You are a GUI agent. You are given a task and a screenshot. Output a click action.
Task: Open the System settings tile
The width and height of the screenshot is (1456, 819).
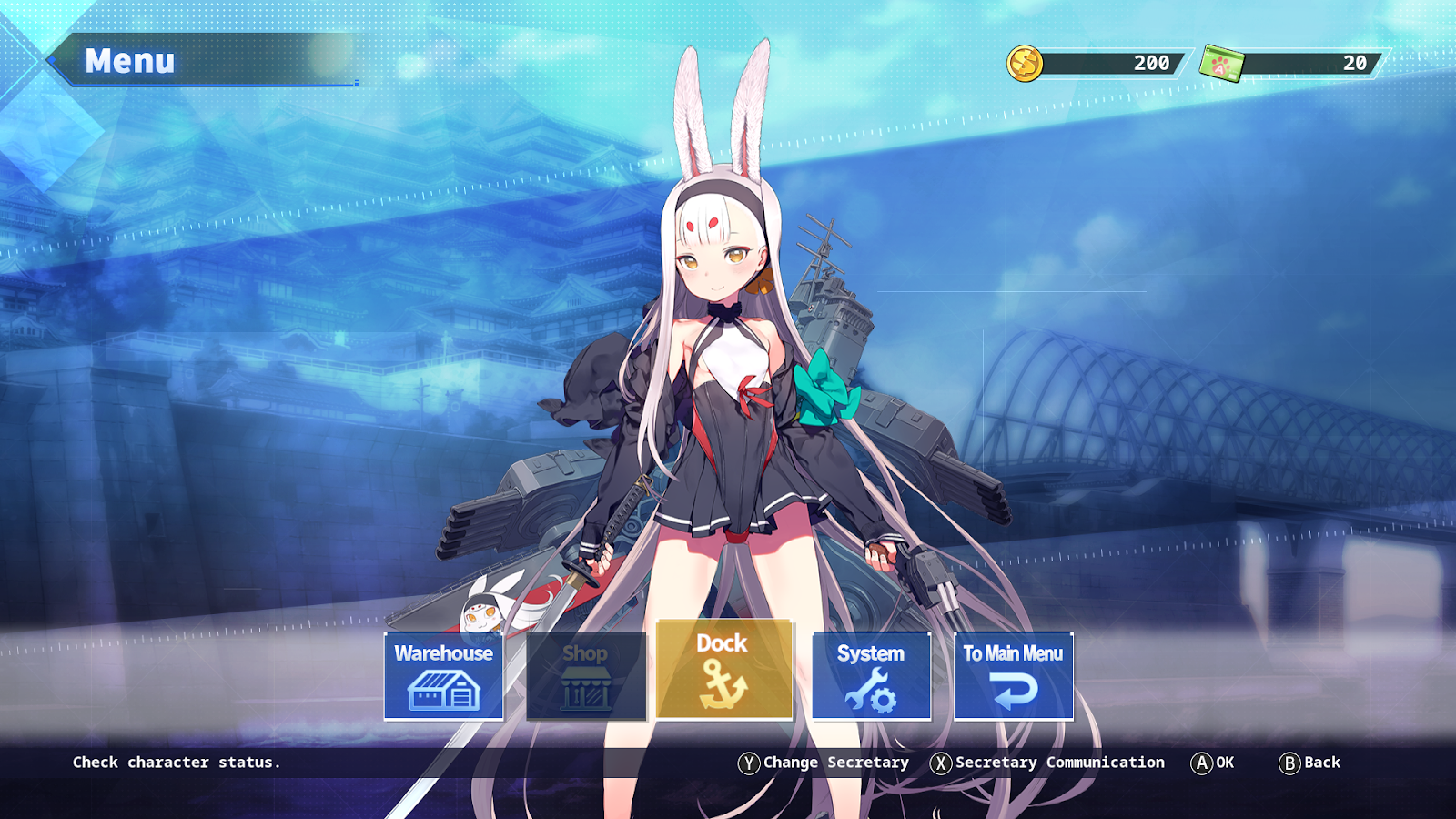[x=871, y=676]
